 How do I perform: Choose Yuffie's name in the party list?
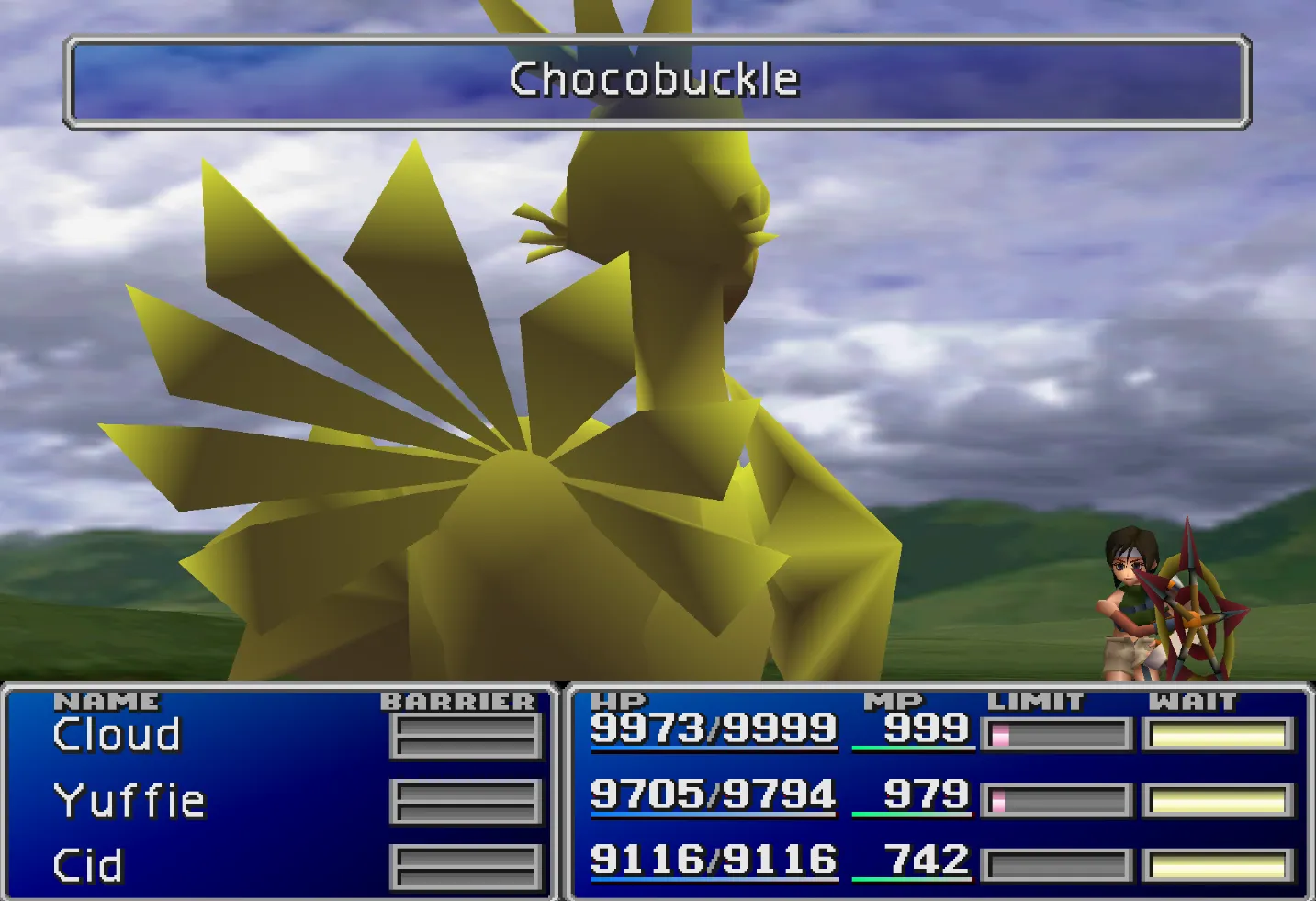pyautogui.click(x=129, y=801)
